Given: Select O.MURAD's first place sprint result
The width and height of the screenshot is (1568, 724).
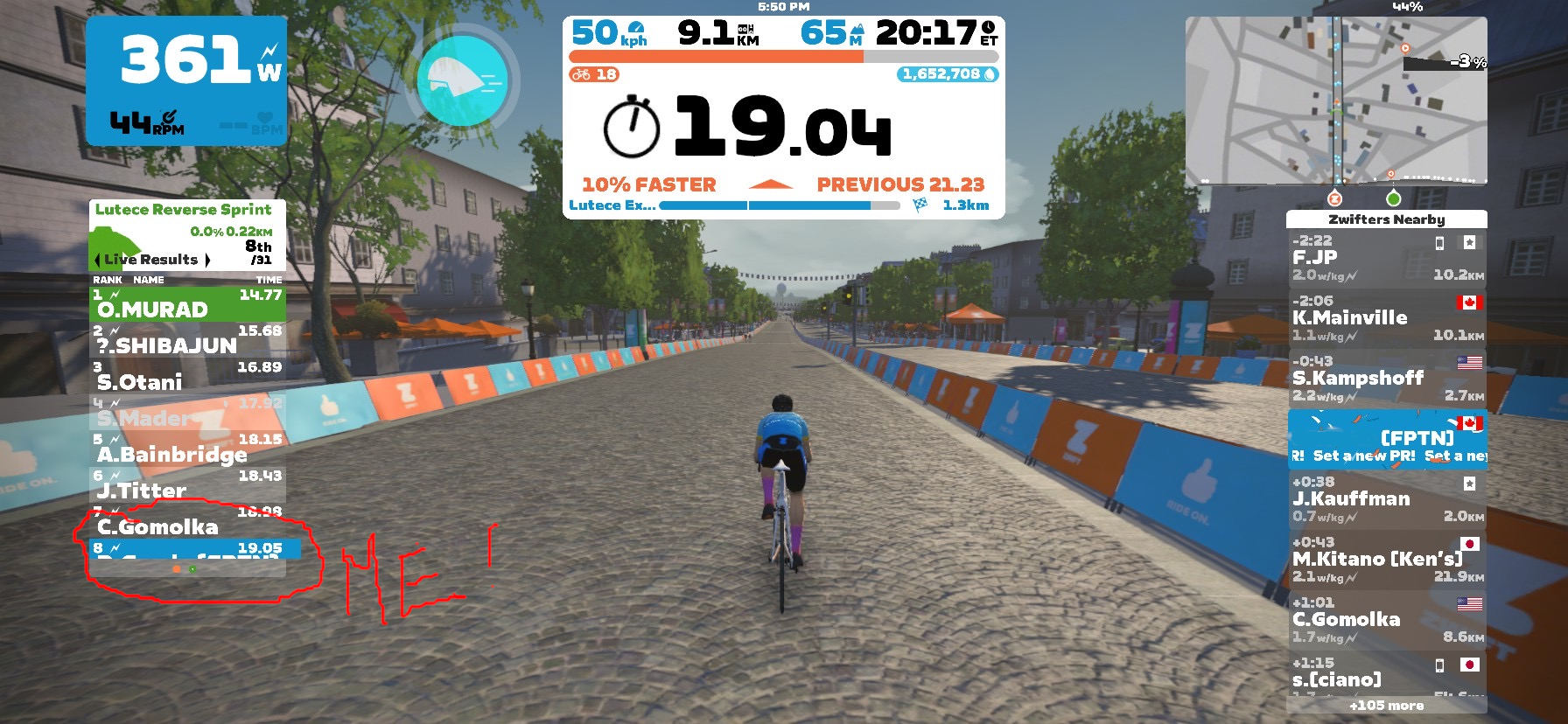Looking at the screenshot, I should click(x=187, y=303).
